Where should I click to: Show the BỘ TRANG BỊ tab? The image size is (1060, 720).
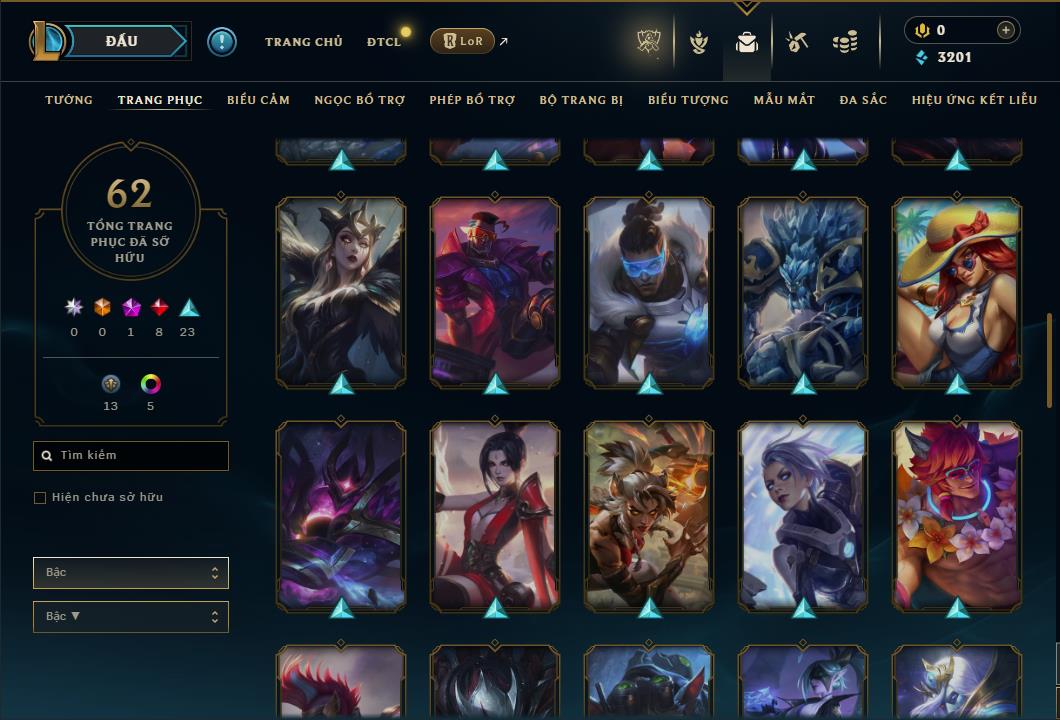[581, 100]
